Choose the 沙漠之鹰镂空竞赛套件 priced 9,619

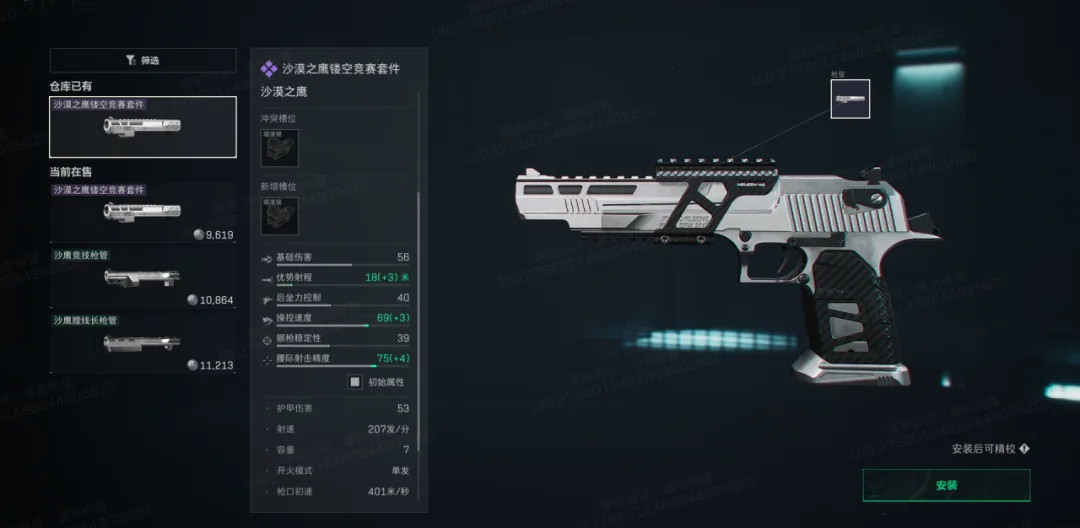pos(143,212)
